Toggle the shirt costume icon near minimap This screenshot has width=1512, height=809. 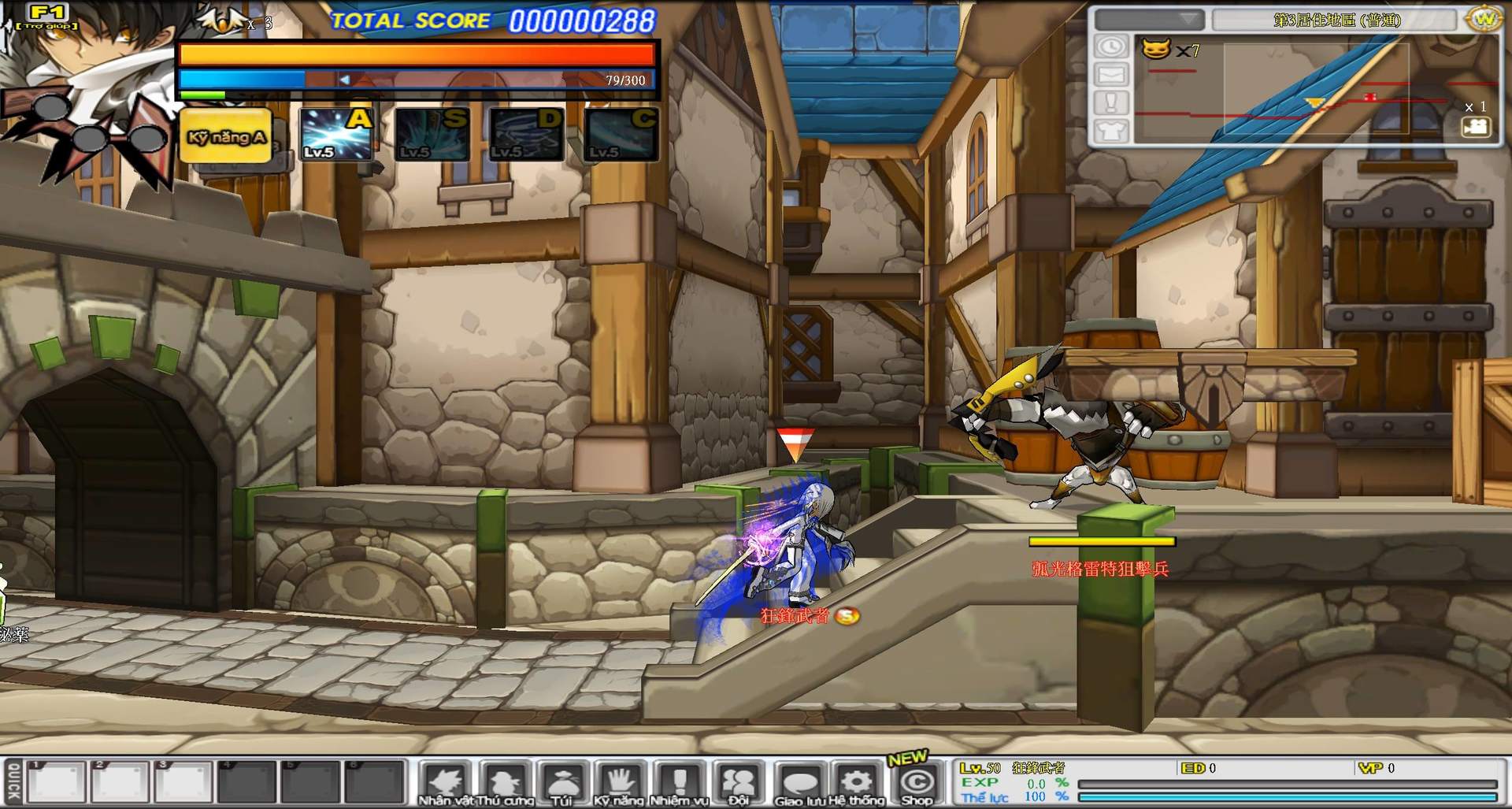pos(1111,131)
